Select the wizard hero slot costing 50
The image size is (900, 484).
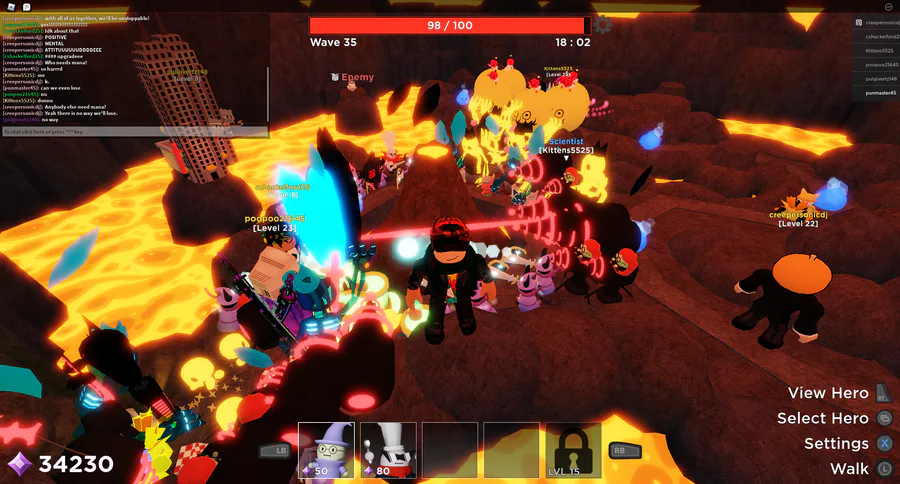click(326, 449)
